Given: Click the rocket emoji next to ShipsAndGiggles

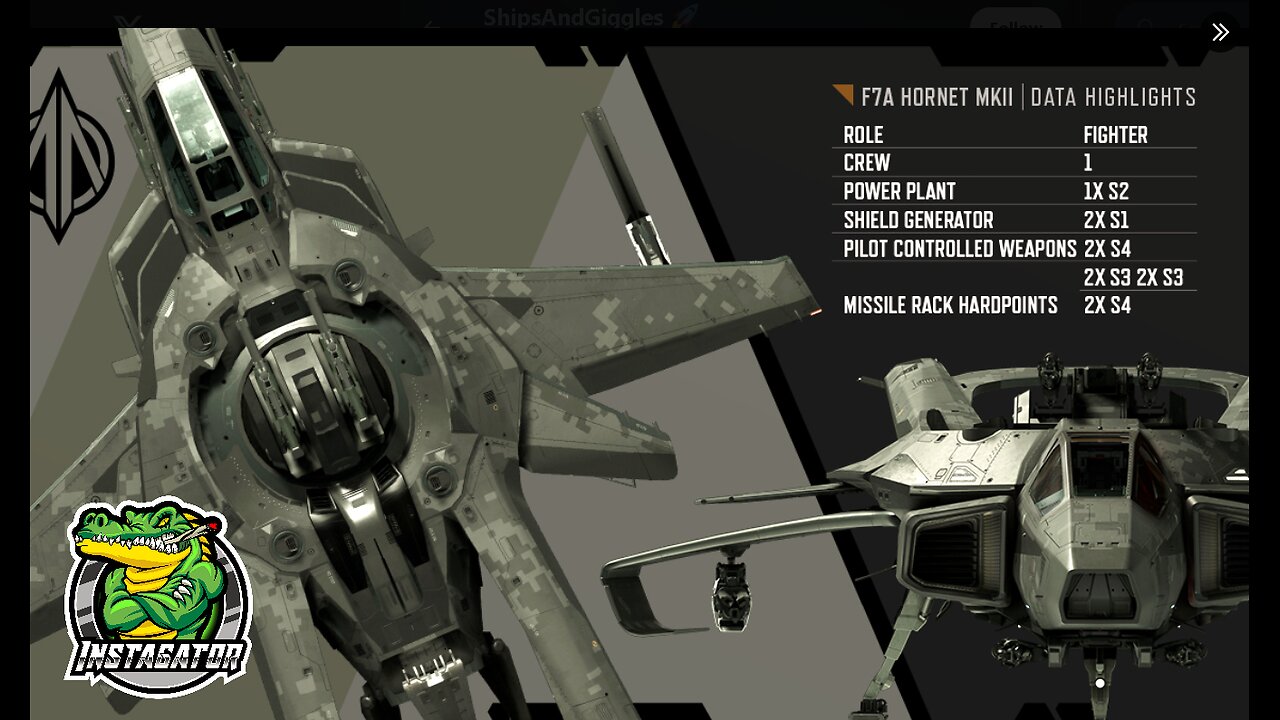Looking at the screenshot, I should (684, 16).
